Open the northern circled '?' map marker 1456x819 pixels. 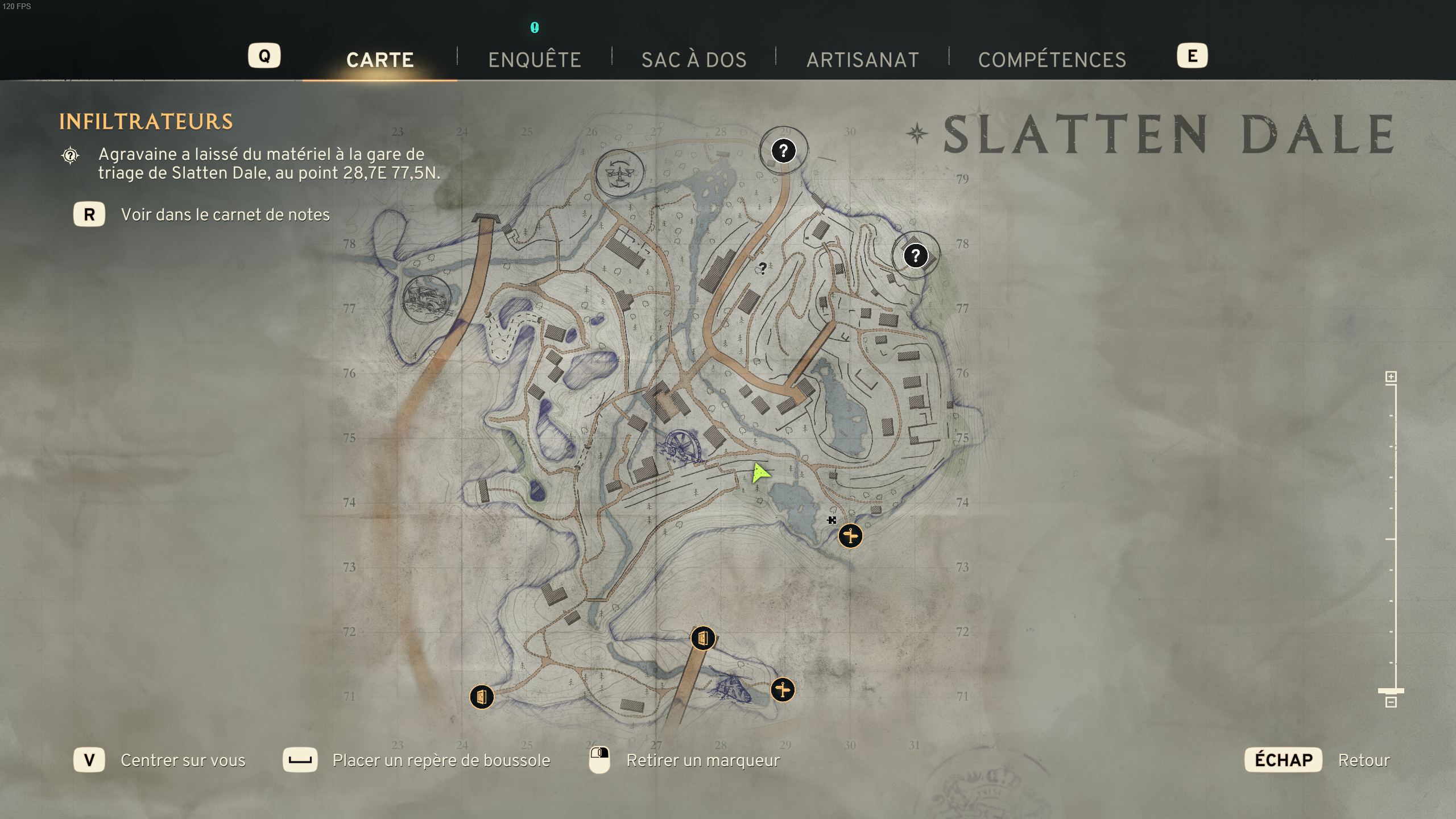(784, 150)
